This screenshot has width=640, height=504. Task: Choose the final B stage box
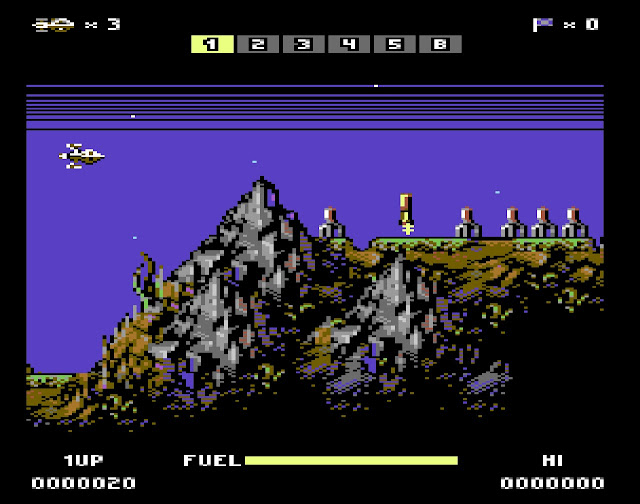pos(440,44)
